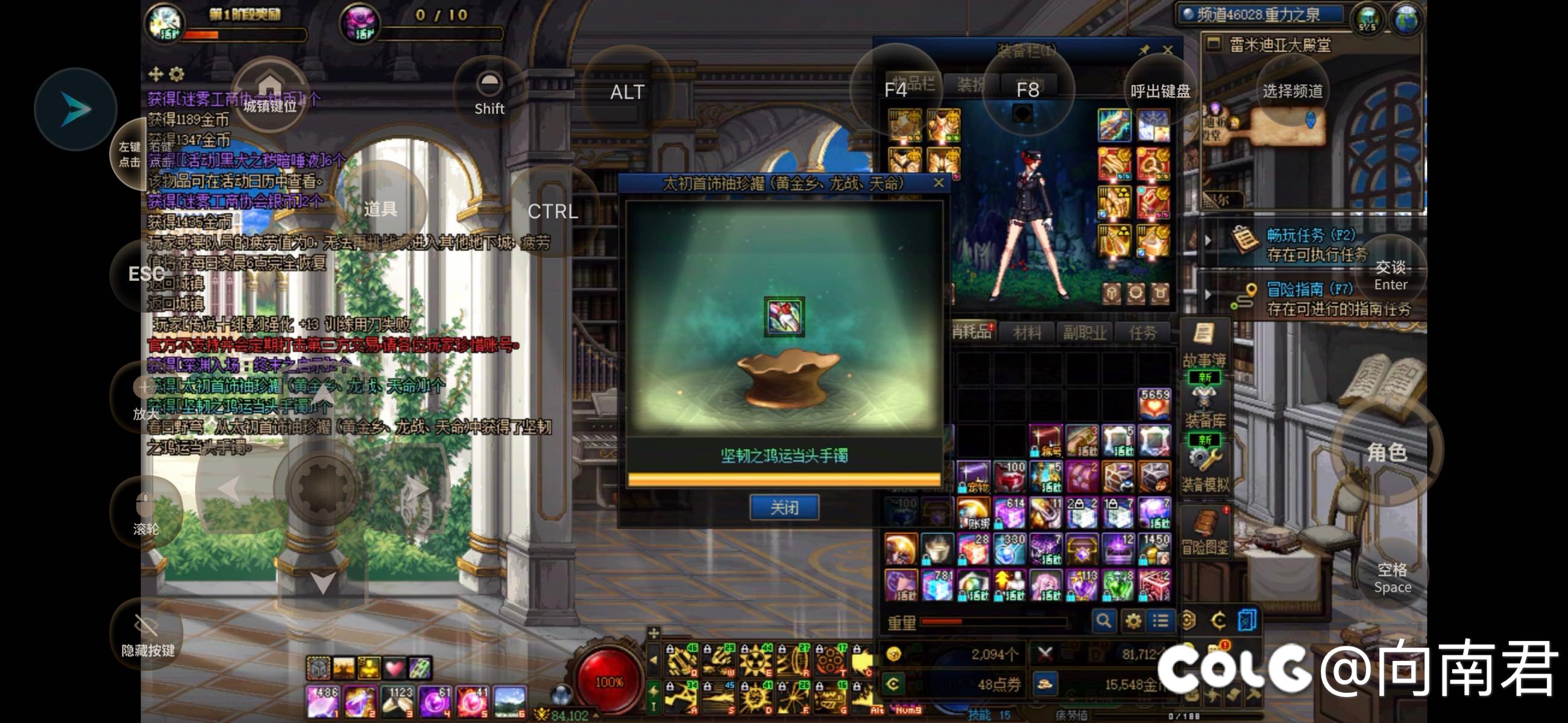Switch to the 材料 inventory tab

[x=1027, y=333]
